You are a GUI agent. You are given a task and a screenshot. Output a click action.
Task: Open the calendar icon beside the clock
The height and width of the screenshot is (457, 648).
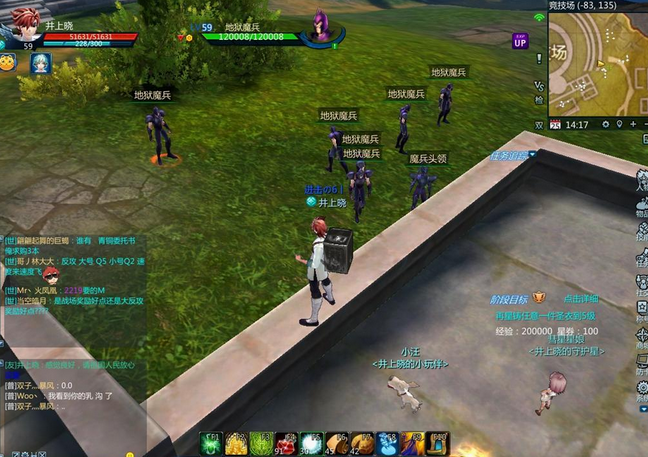[556, 125]
